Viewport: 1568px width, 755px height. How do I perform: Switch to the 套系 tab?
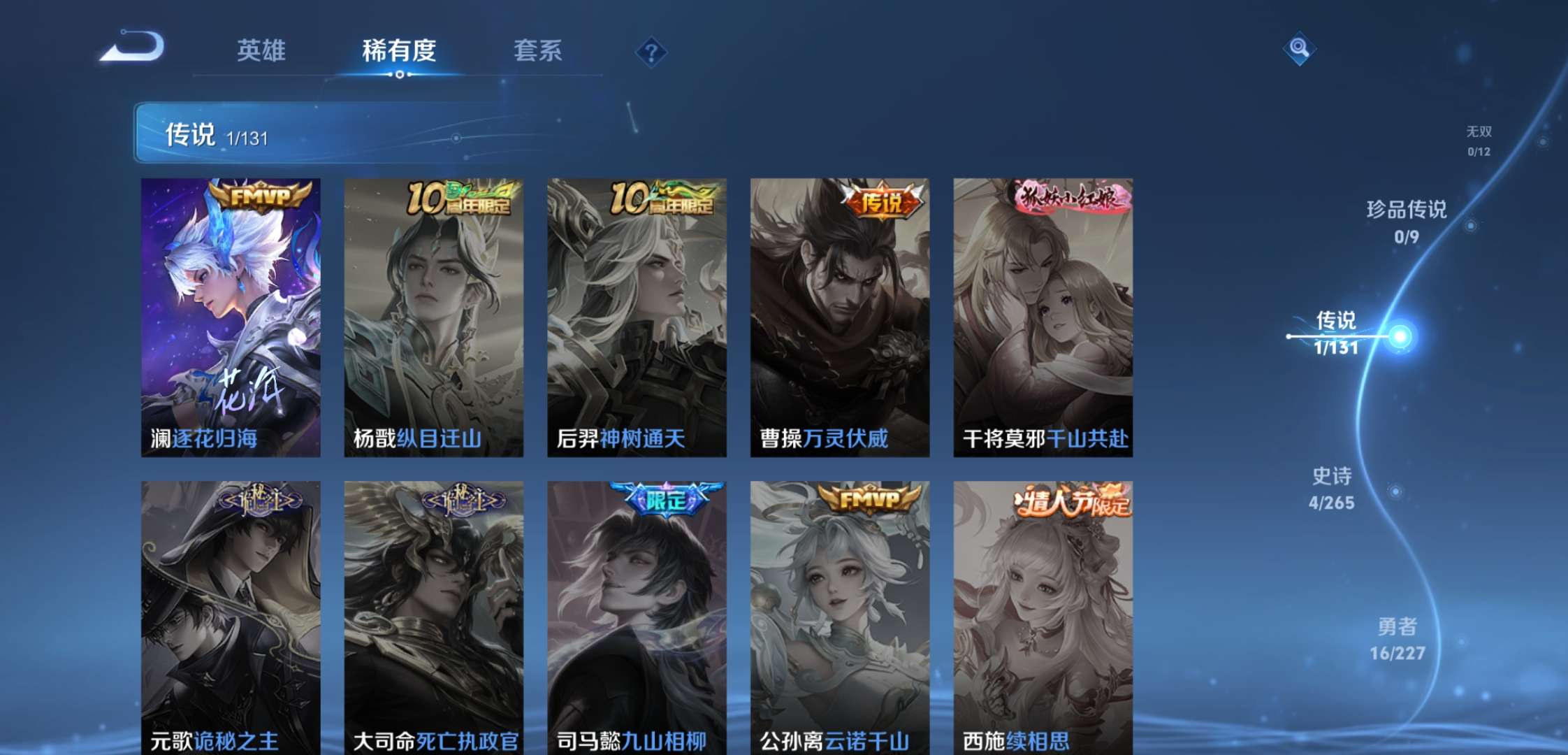[x=538, y=50]
